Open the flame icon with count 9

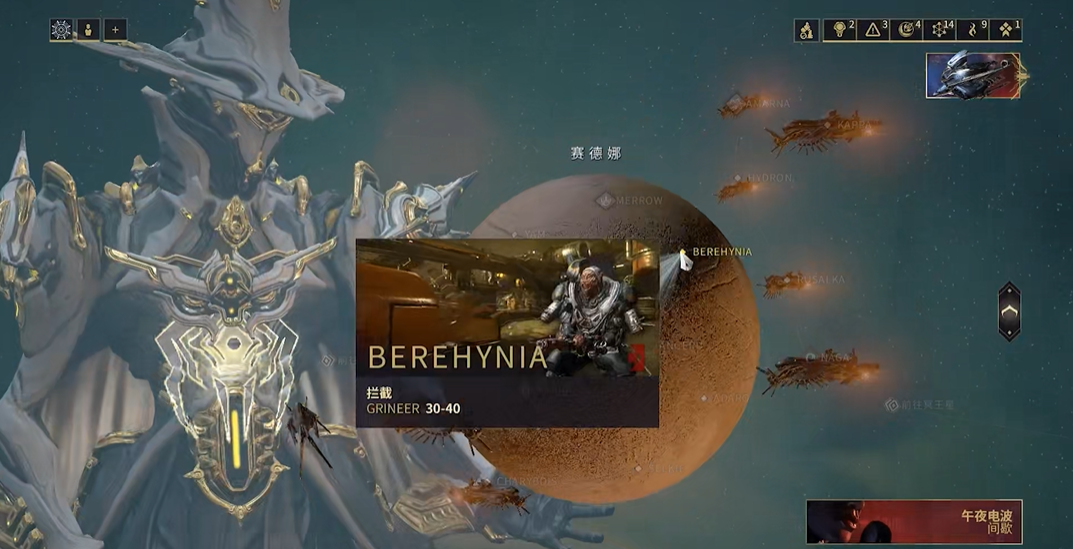973,30
